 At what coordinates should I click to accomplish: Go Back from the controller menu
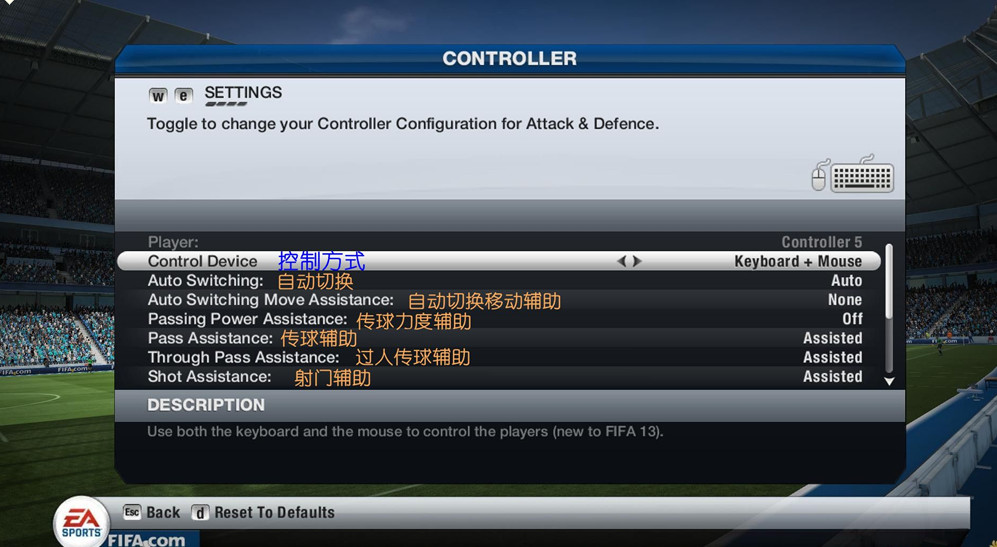152,512
